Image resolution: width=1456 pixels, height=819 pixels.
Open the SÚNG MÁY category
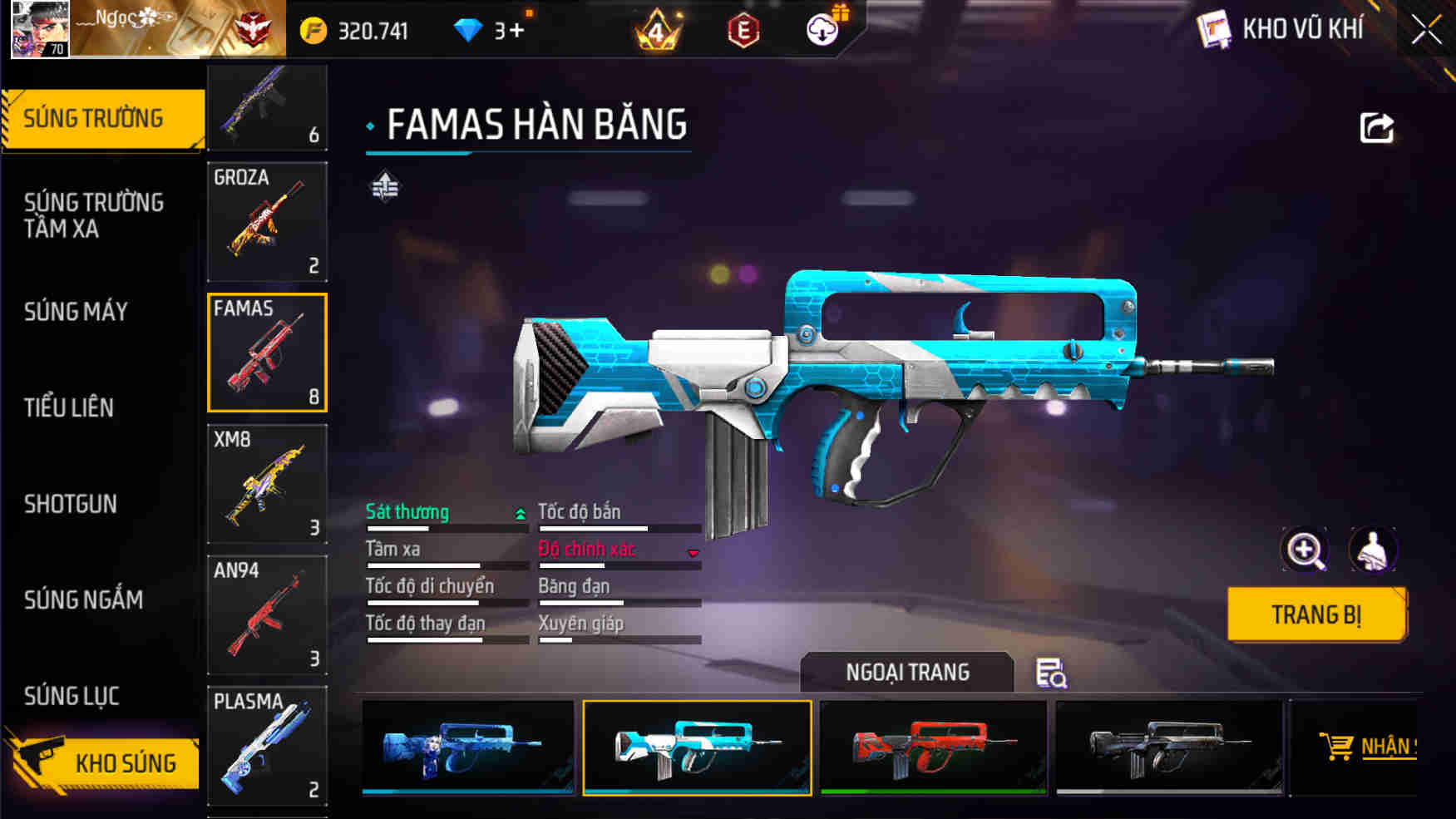pyautogui.click(x=77, y=312)
